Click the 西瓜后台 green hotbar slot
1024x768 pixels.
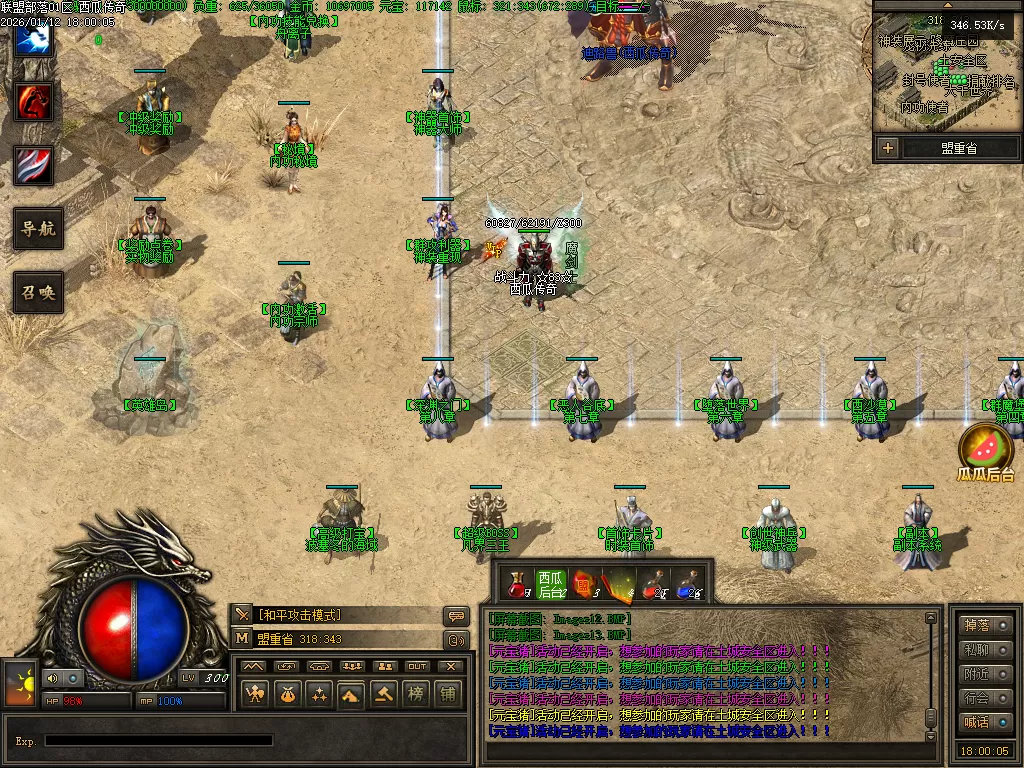(551, 585)
